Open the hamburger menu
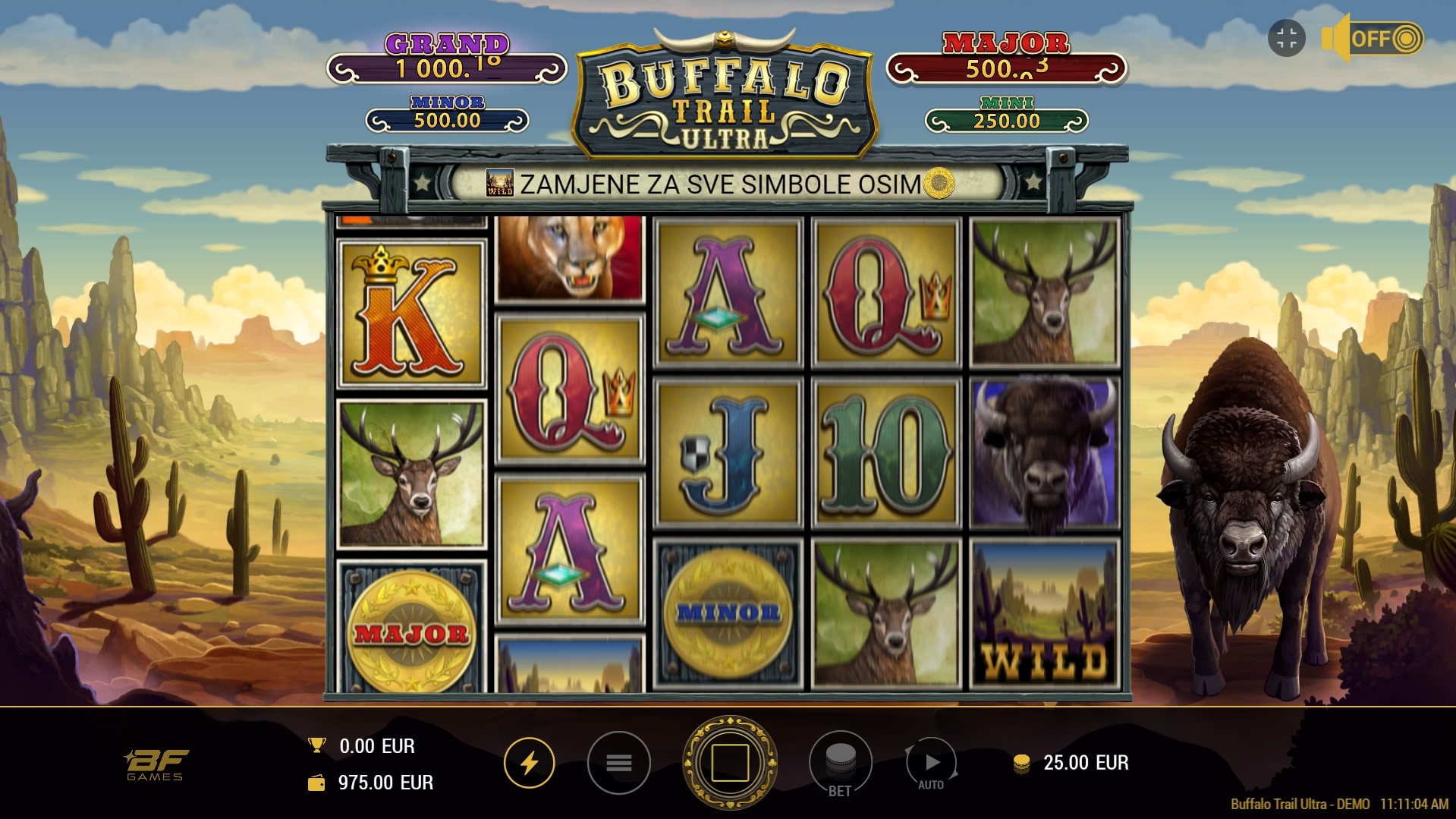This screenshot has height=819, width=1456. (x=618, y=762)
